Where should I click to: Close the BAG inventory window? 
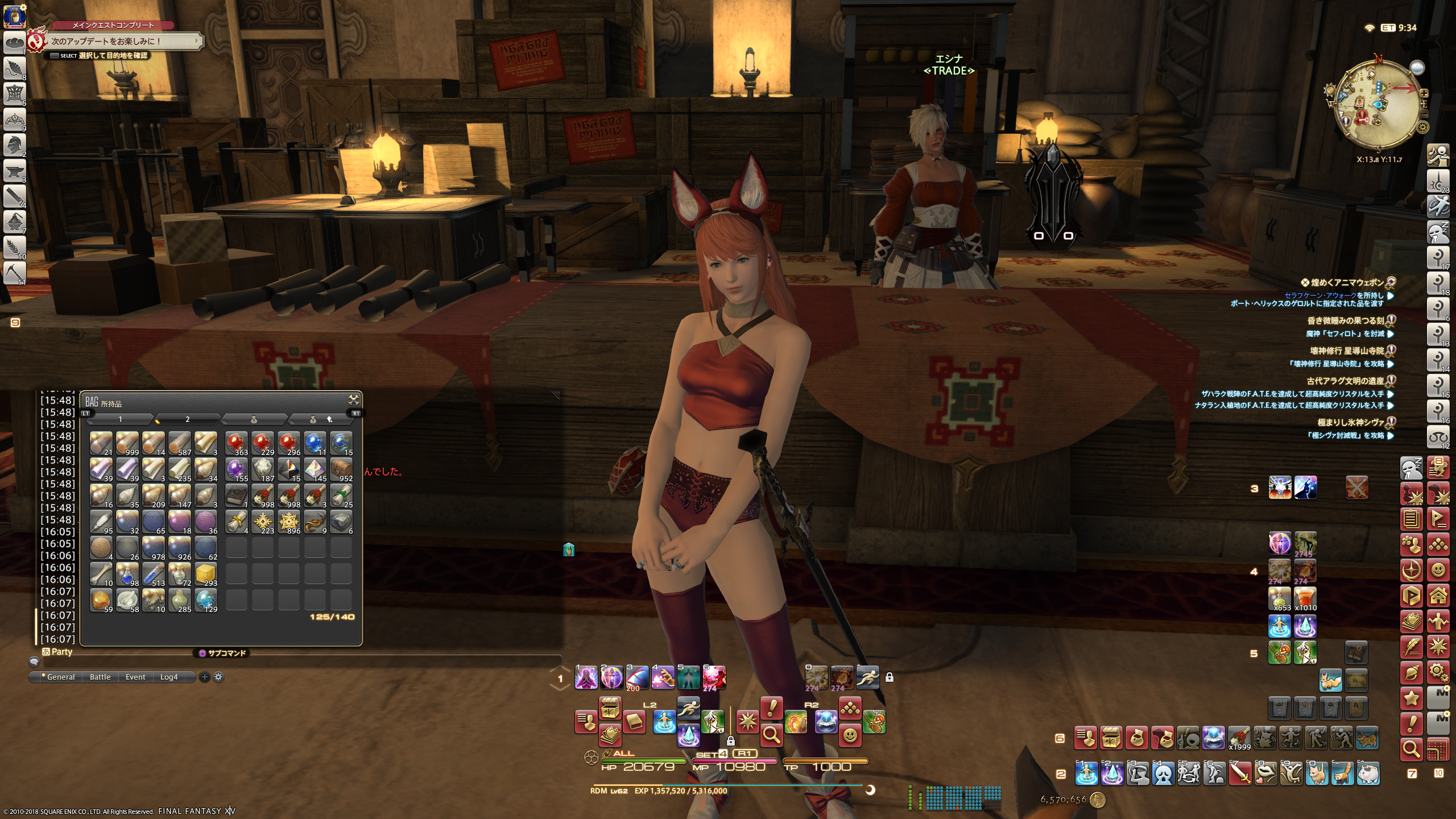point(353,400)
